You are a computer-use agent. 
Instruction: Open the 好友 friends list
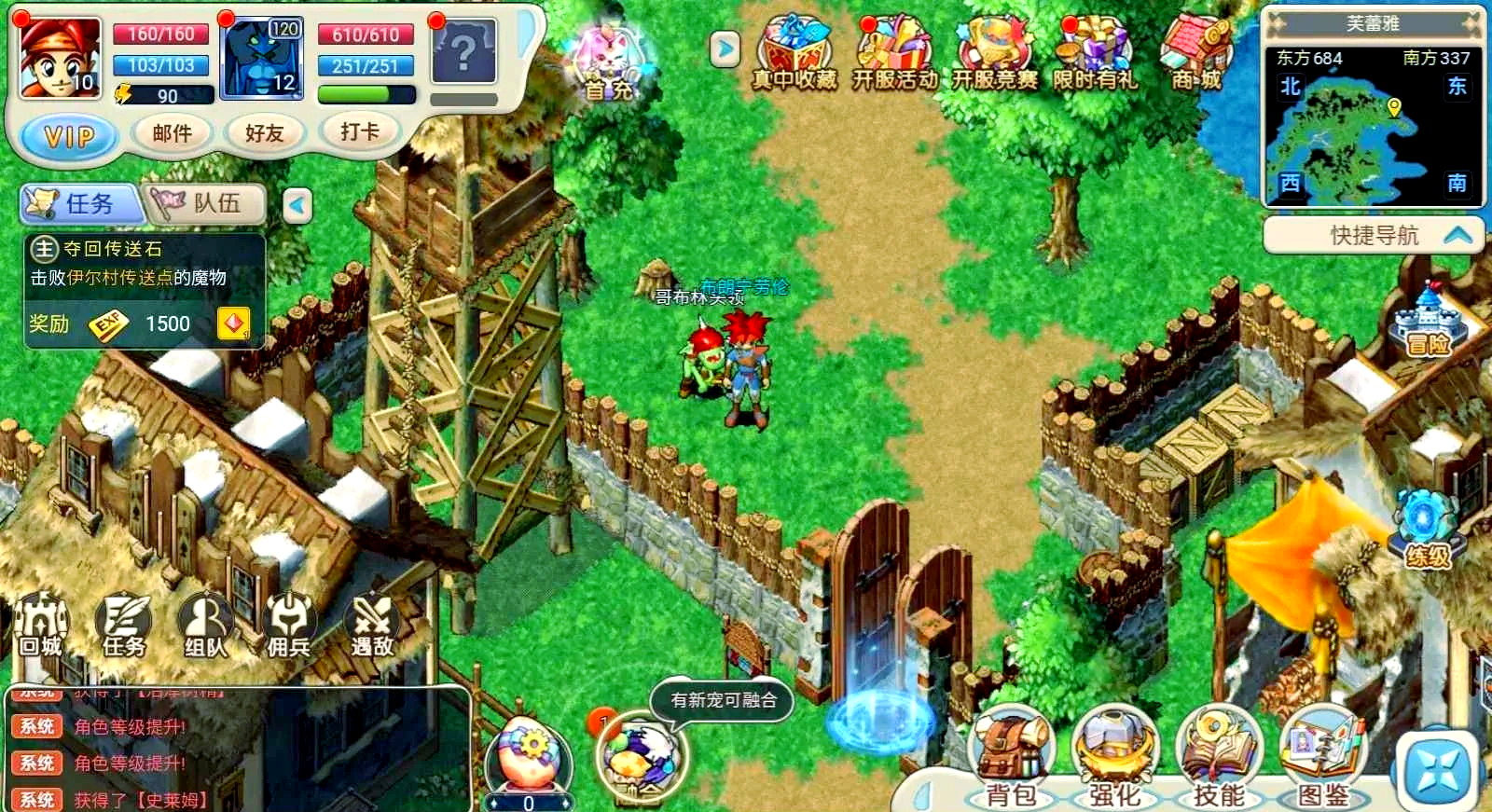[266, 131]
